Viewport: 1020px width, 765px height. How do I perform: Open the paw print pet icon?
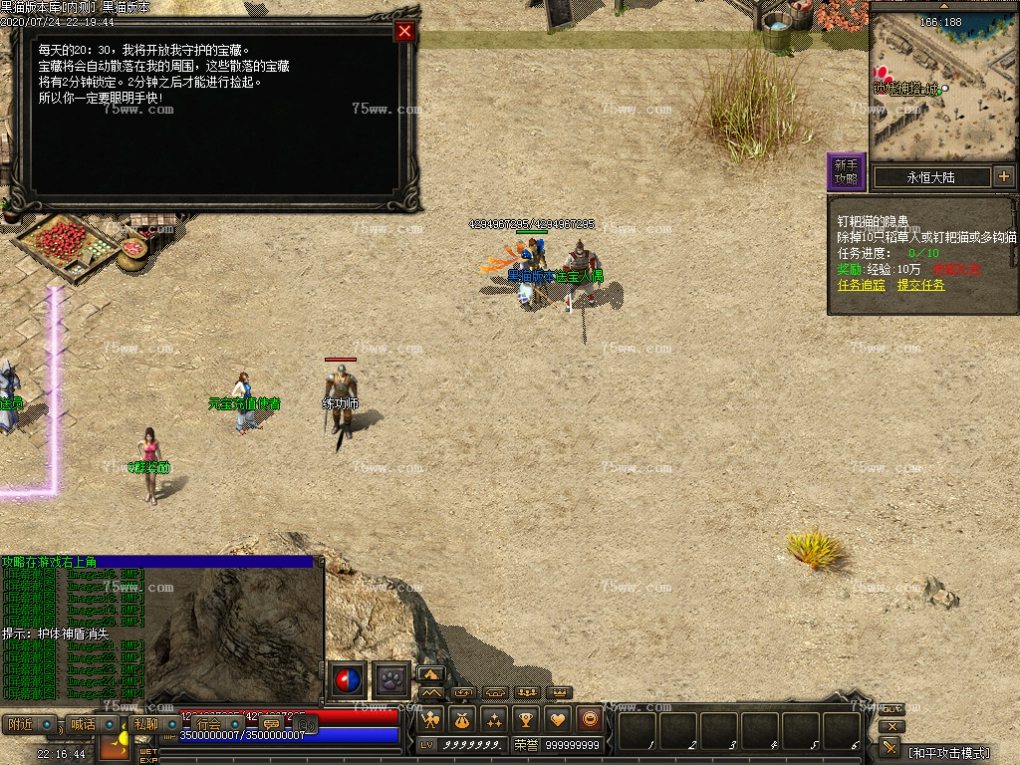pyautogui.click(x=390, y=680)
